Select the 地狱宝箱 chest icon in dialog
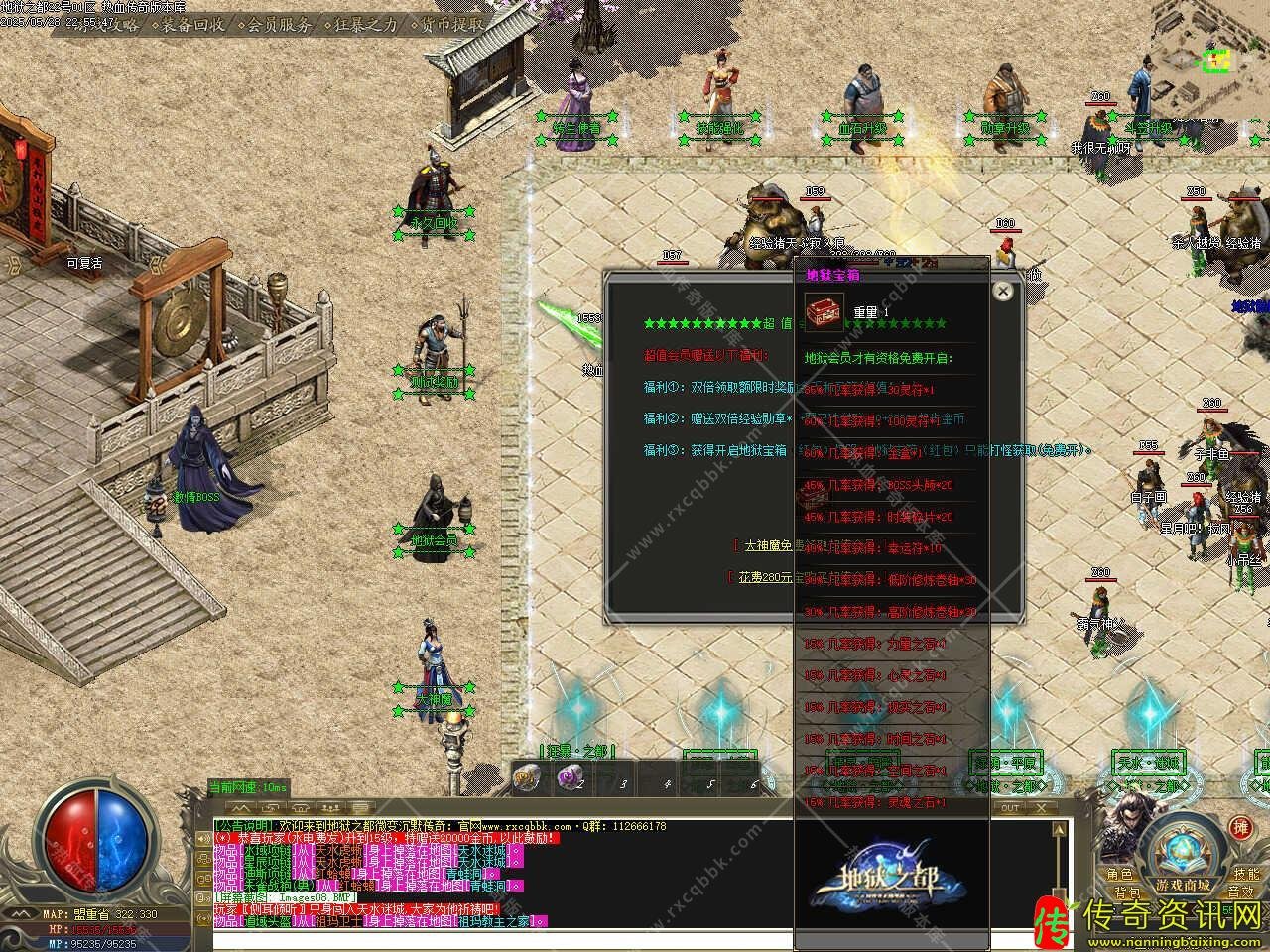 pyautogui.click(x=824, y=310)
